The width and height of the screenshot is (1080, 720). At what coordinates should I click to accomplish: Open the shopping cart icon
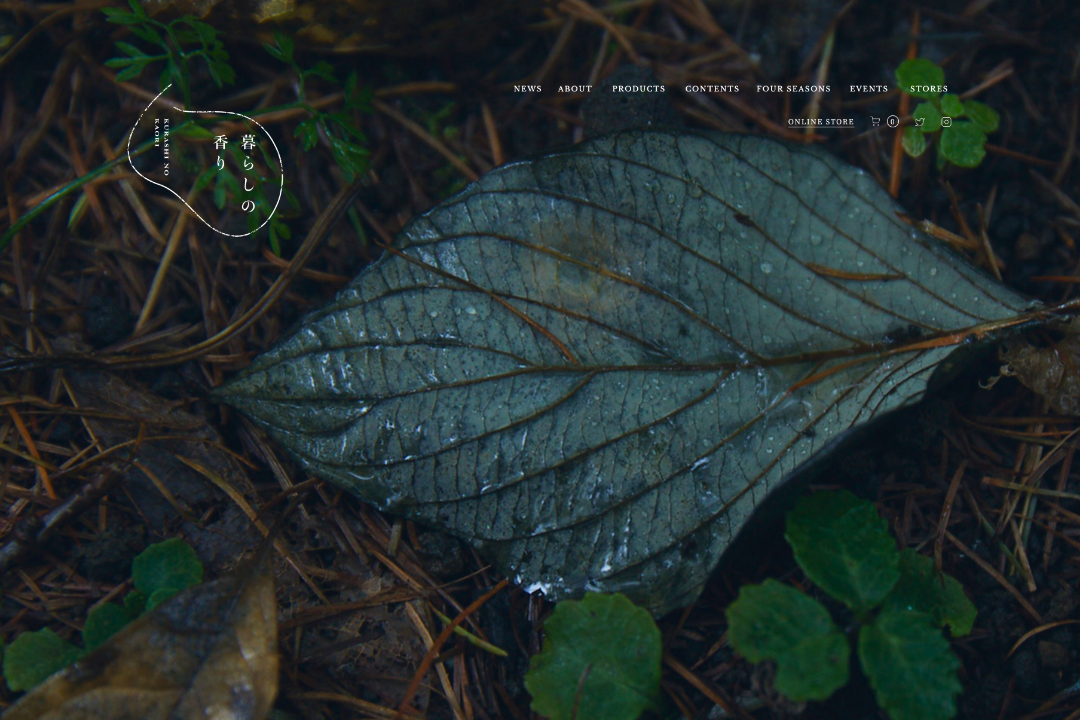876,122
